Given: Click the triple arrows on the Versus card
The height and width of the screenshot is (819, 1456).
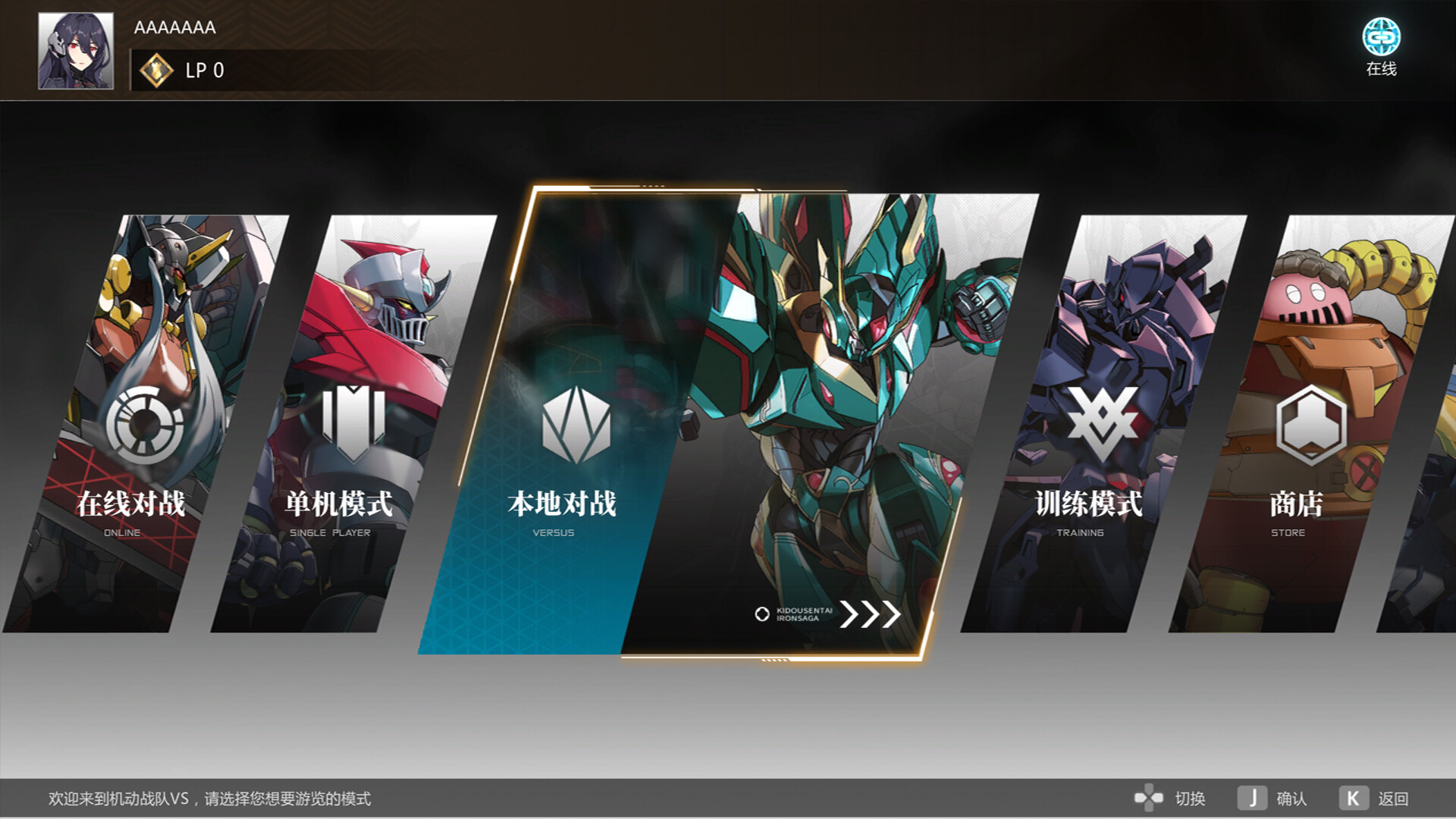Looking at the screenshot, I should (872, 614).
